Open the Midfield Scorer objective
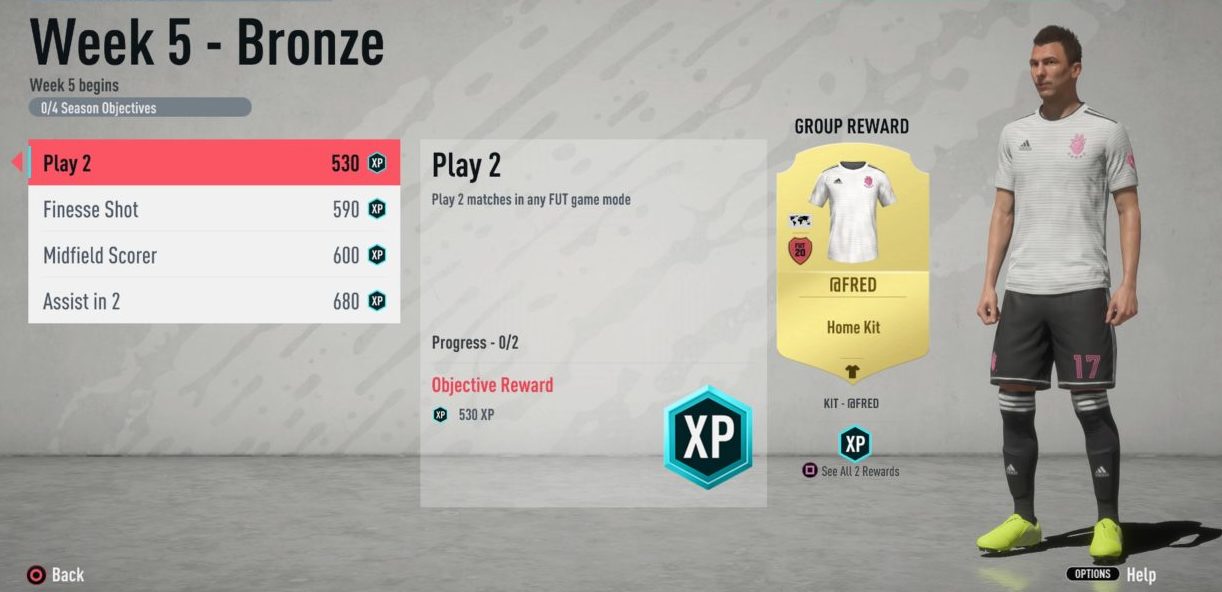 [214, 256]
